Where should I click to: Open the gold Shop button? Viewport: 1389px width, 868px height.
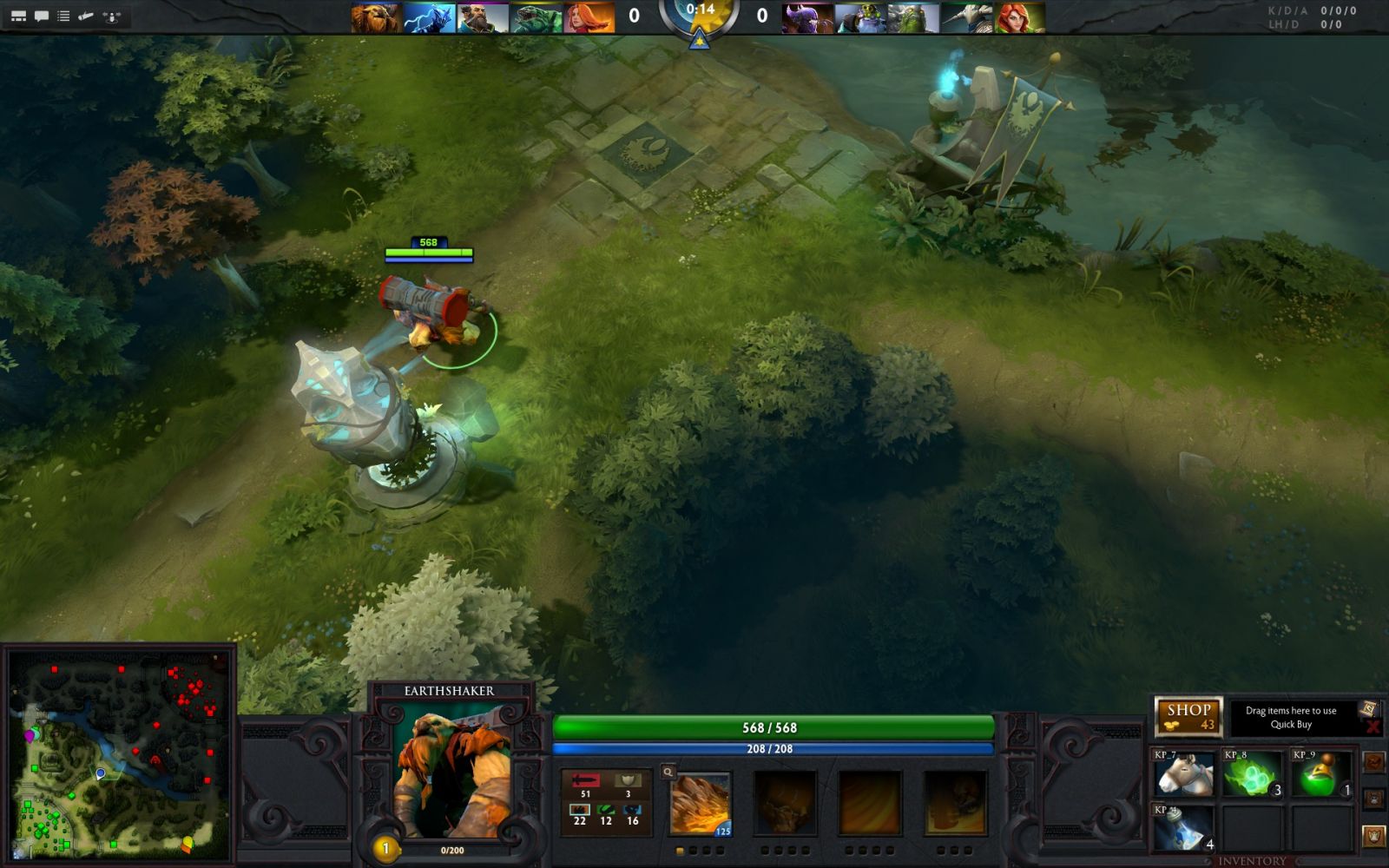(x=1188, y=717)
